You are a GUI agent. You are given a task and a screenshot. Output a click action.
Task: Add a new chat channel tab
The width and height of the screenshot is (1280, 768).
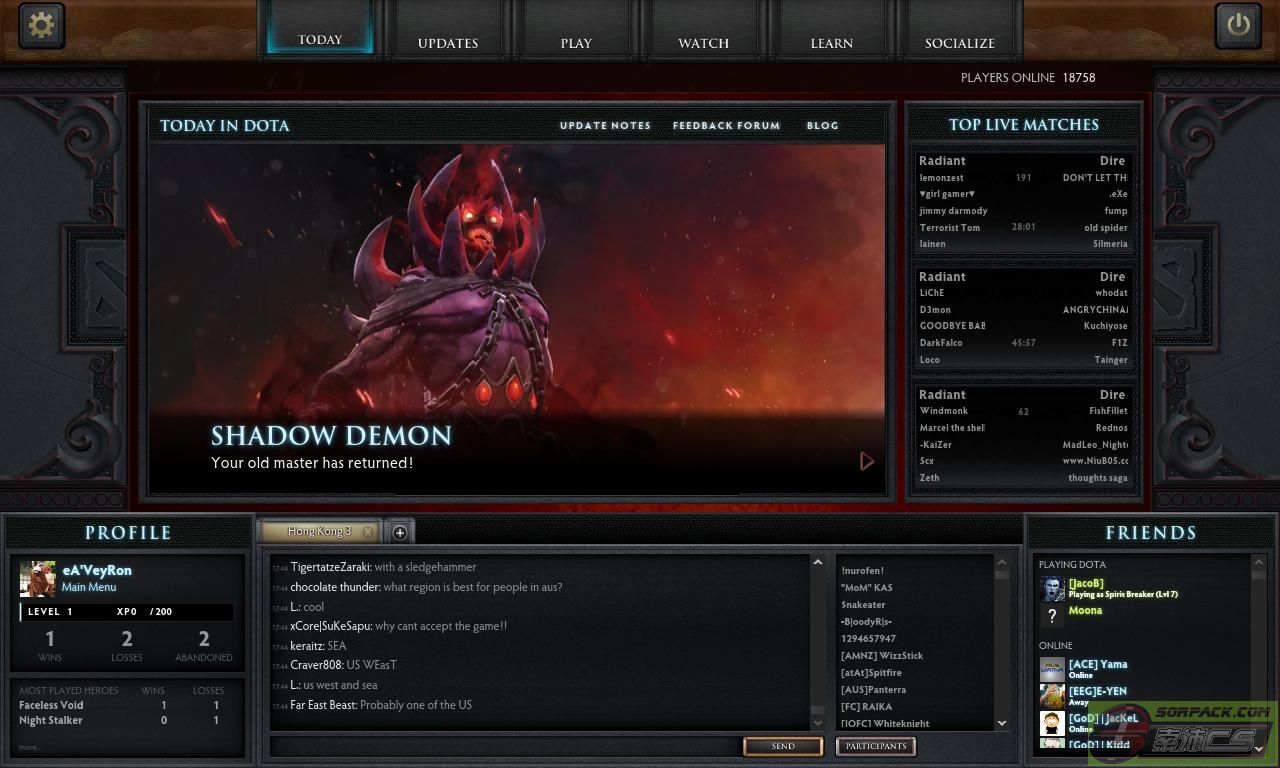[x=398, y=532]
